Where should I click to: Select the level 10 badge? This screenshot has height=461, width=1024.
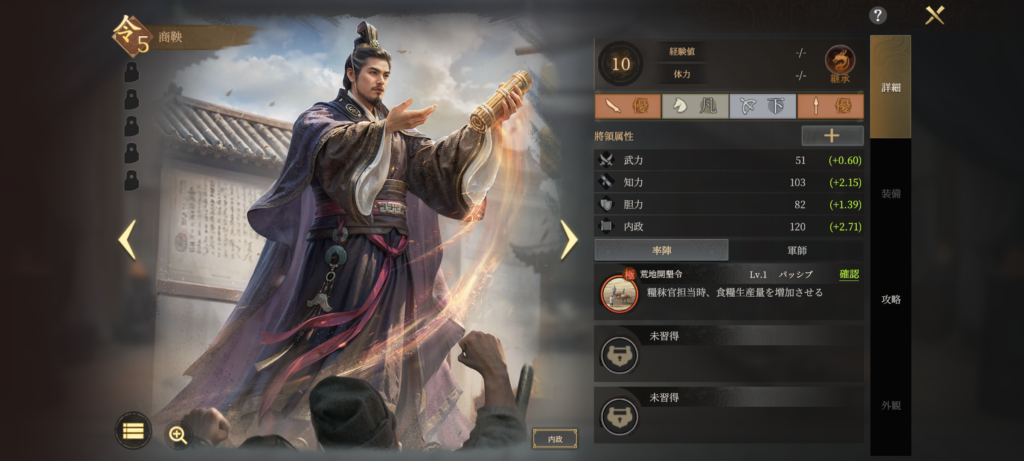coord(621,64)
